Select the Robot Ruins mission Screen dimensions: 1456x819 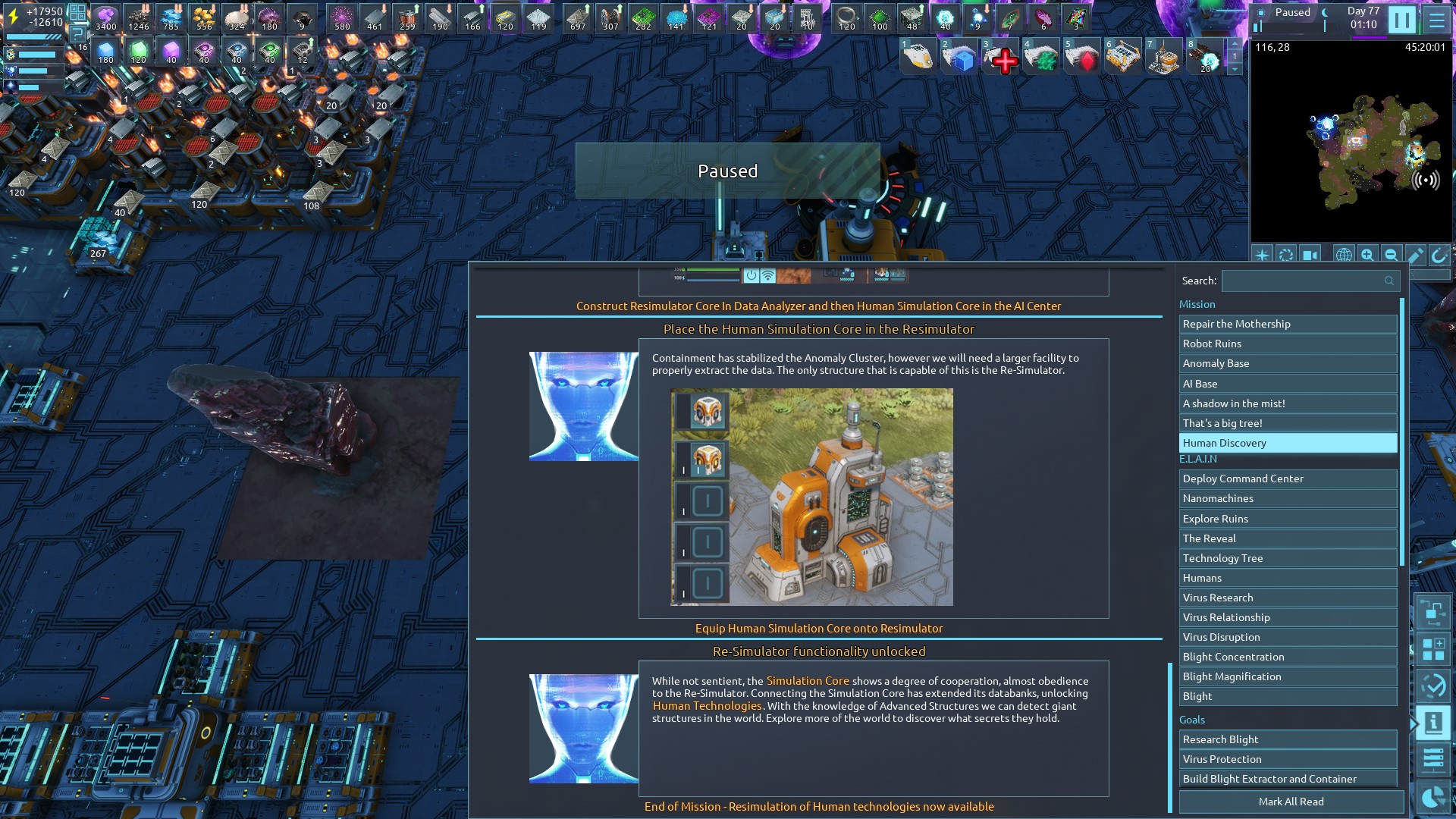1288,344
